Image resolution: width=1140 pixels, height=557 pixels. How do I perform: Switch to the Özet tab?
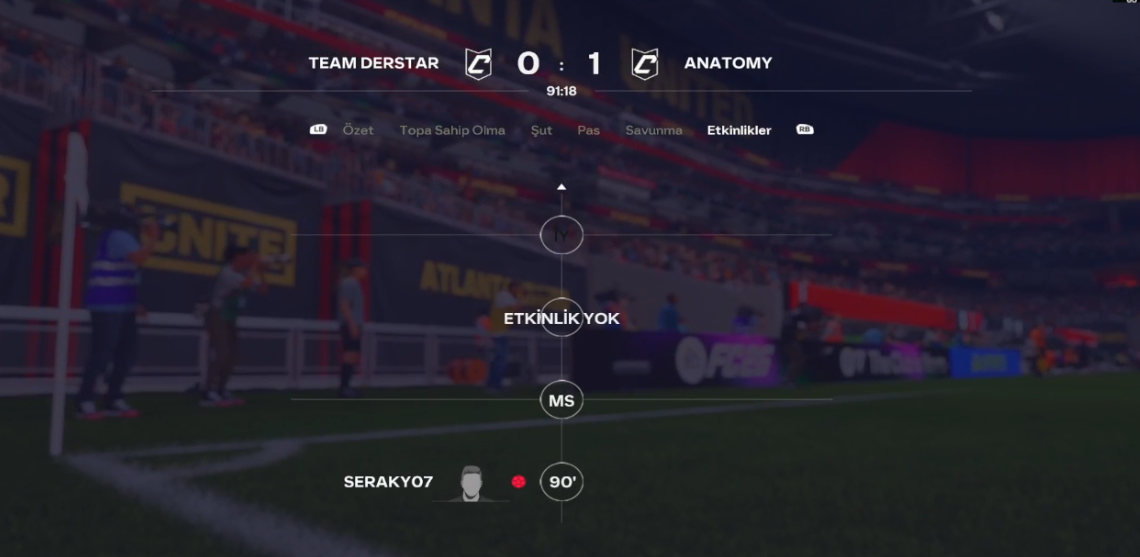tap(358, 130)
